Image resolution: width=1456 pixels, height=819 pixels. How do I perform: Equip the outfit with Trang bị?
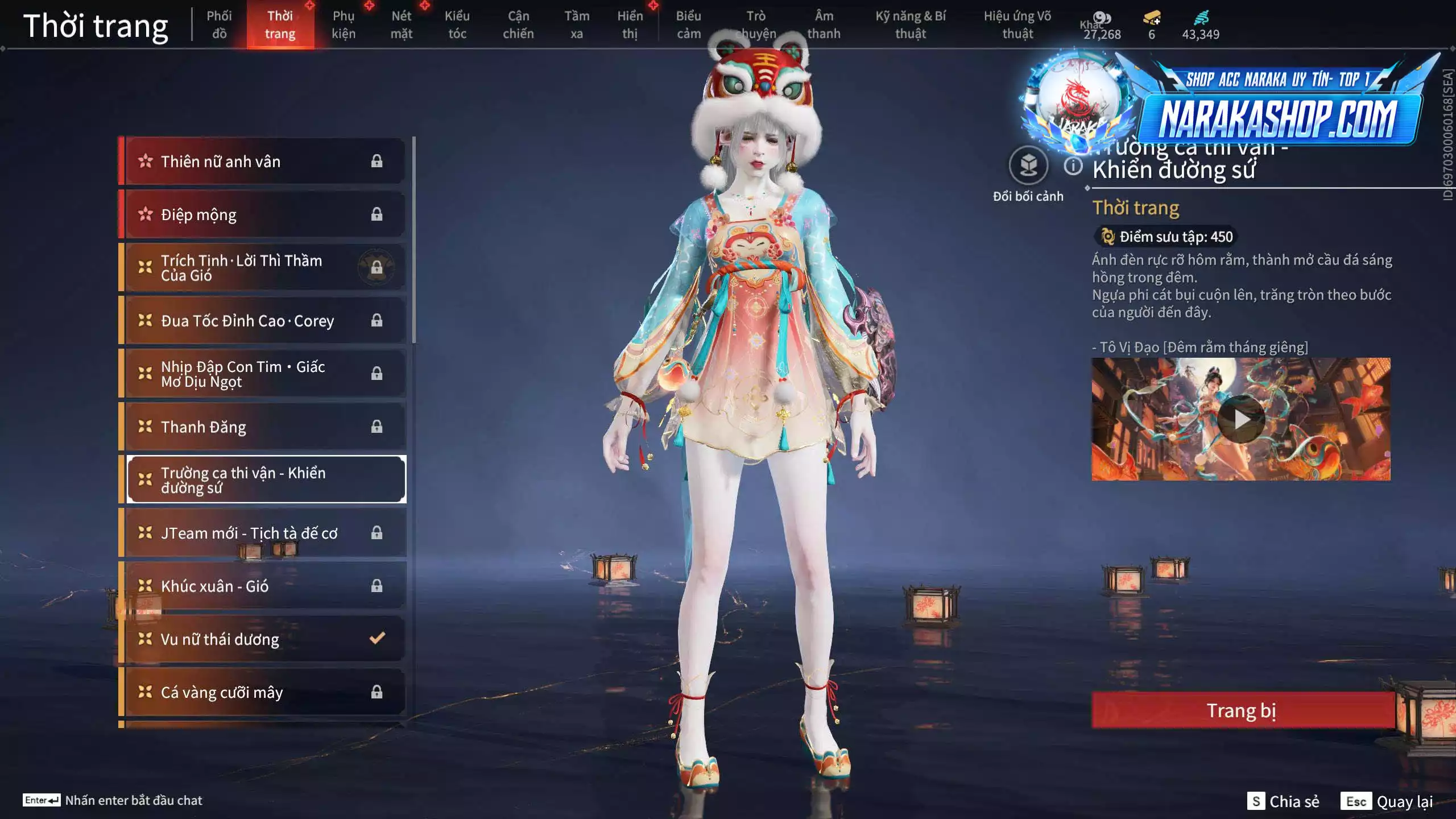point(1242,710)
